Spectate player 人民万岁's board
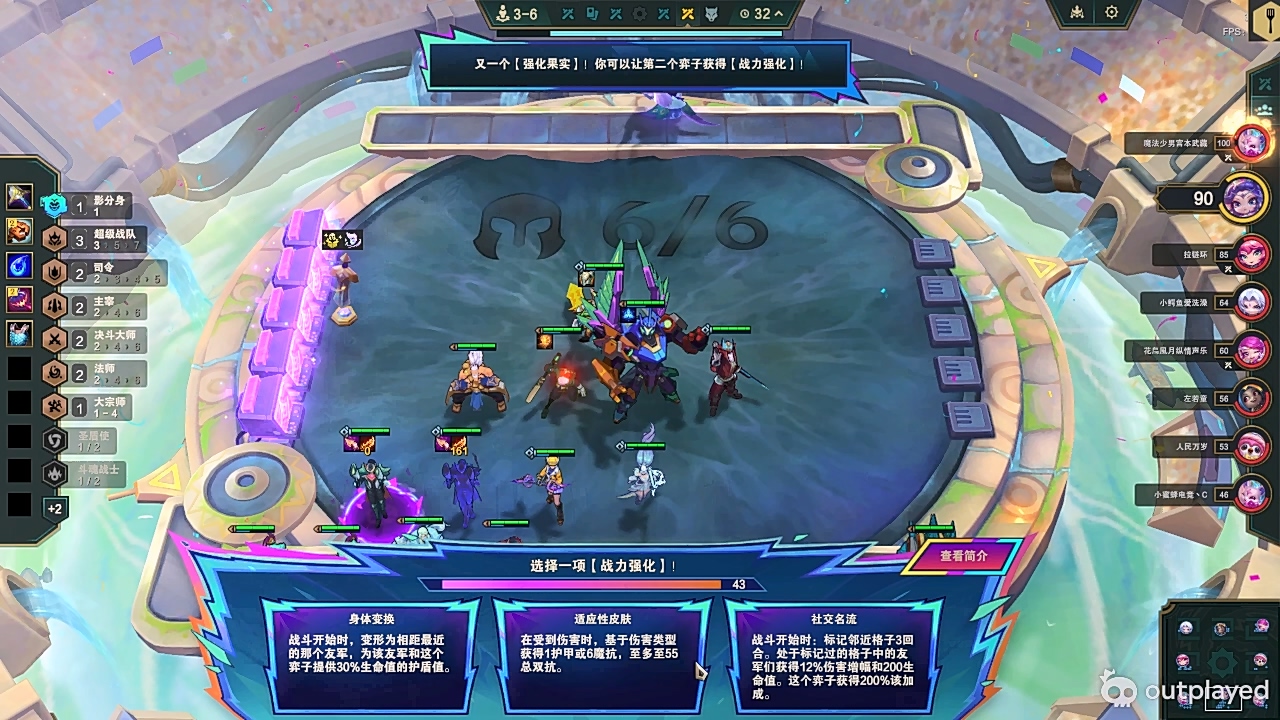 [x=1251, y=446]
